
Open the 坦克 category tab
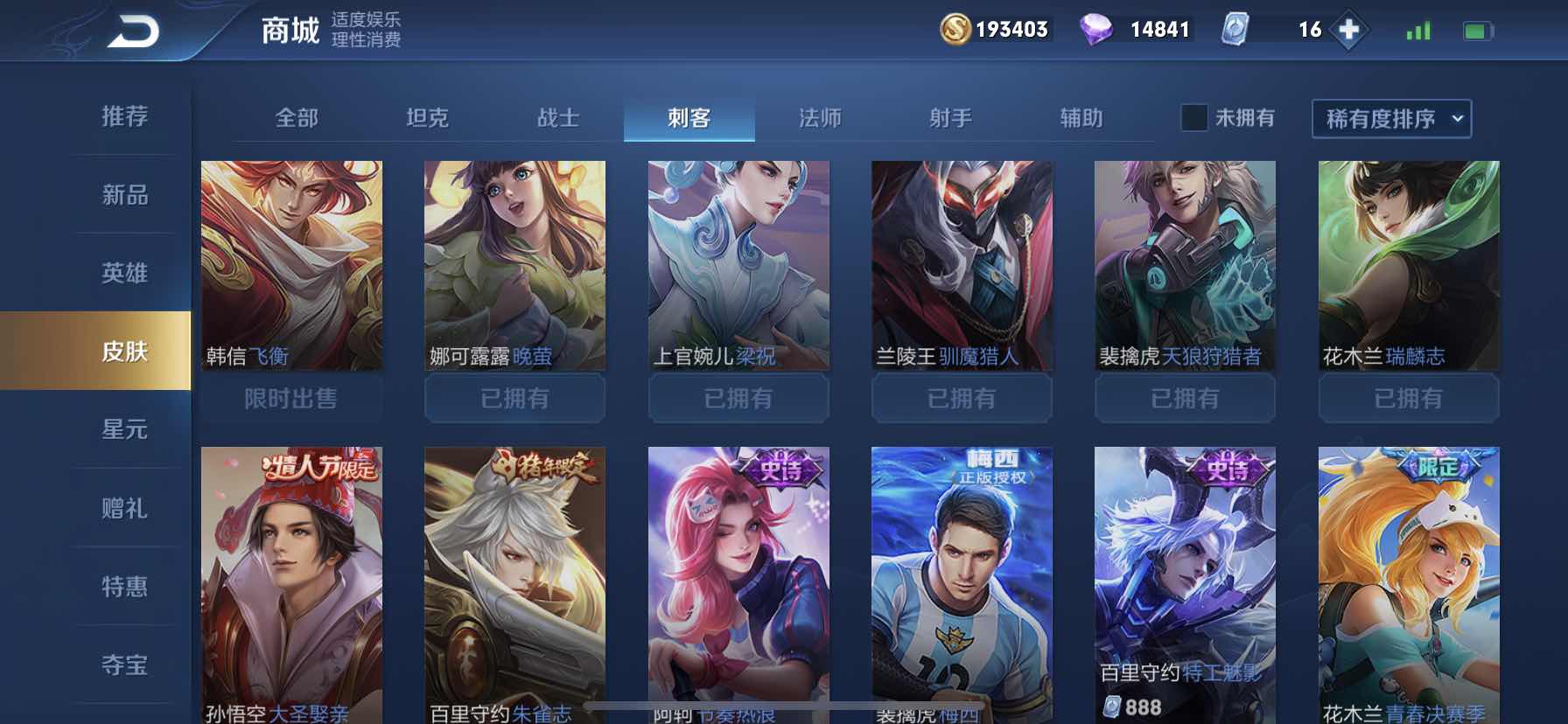[x=429, y=117]
